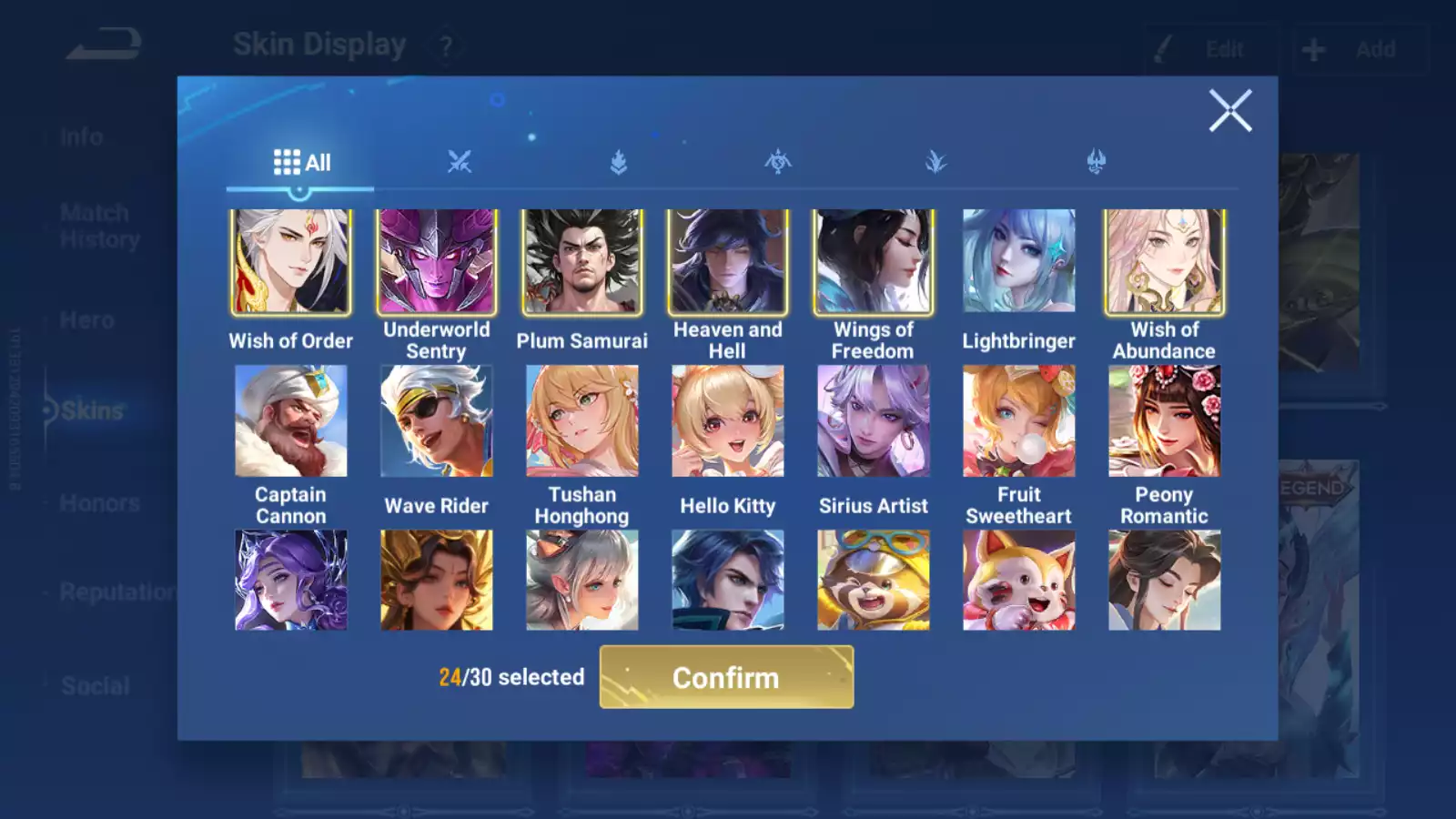Screen dimensions: 1456x819
Task: Pick the Plum Samurai skin
Action: (x=582, y=262)
